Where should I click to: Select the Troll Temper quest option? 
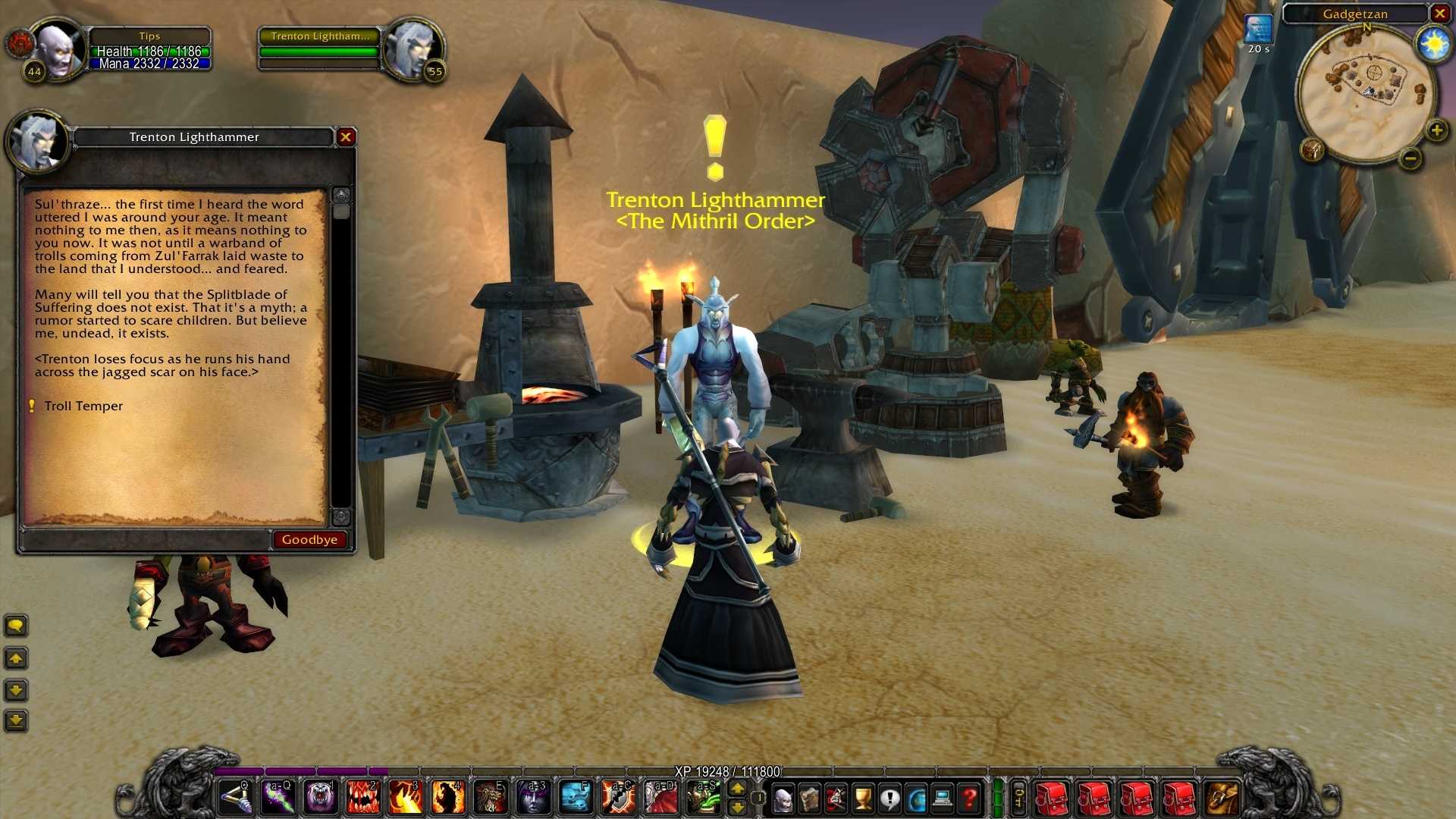click(x=83, y=406)
